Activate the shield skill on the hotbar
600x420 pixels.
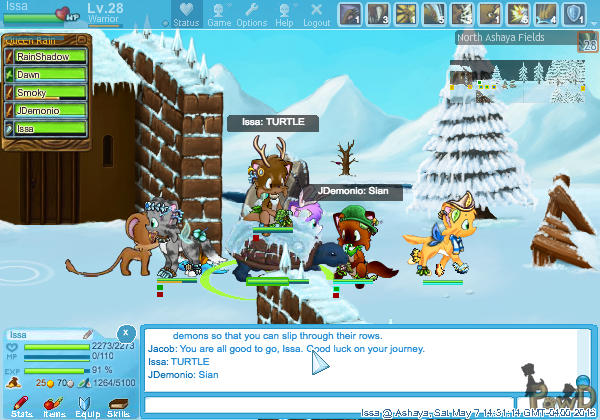[x=576, y=13]
